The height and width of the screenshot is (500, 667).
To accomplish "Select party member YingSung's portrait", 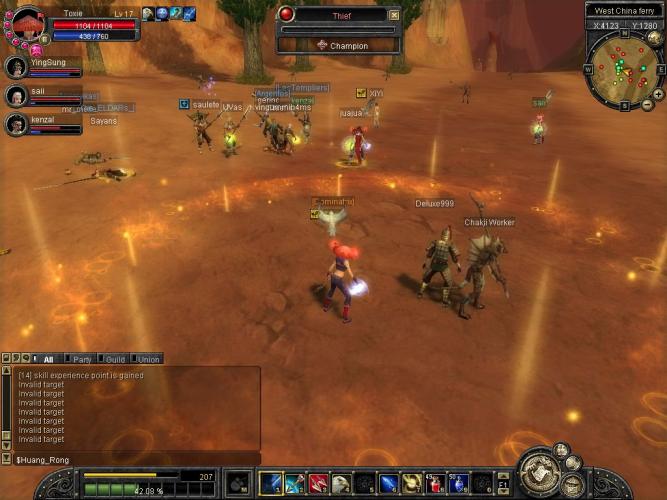I will 16,67.
